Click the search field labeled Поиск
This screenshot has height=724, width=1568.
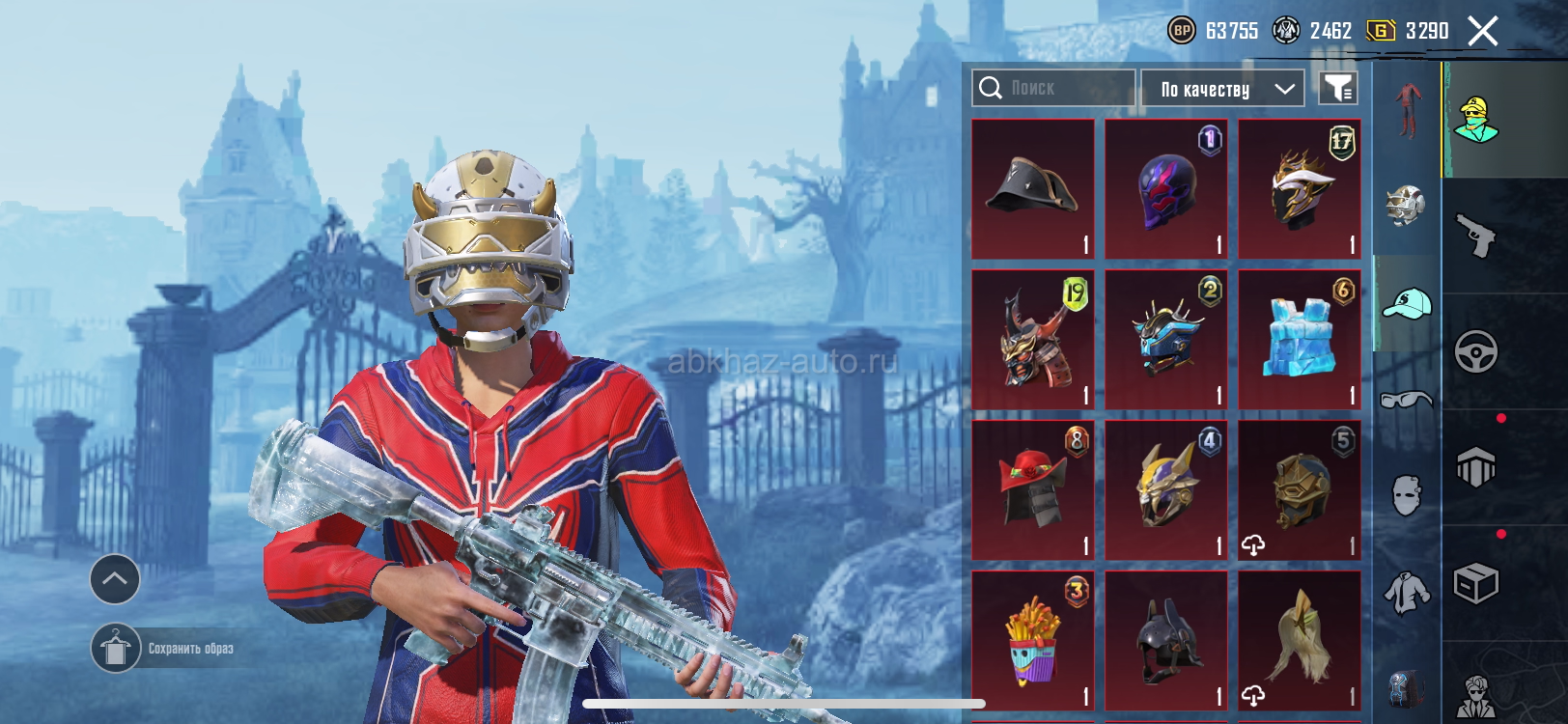pos(1053,88)
